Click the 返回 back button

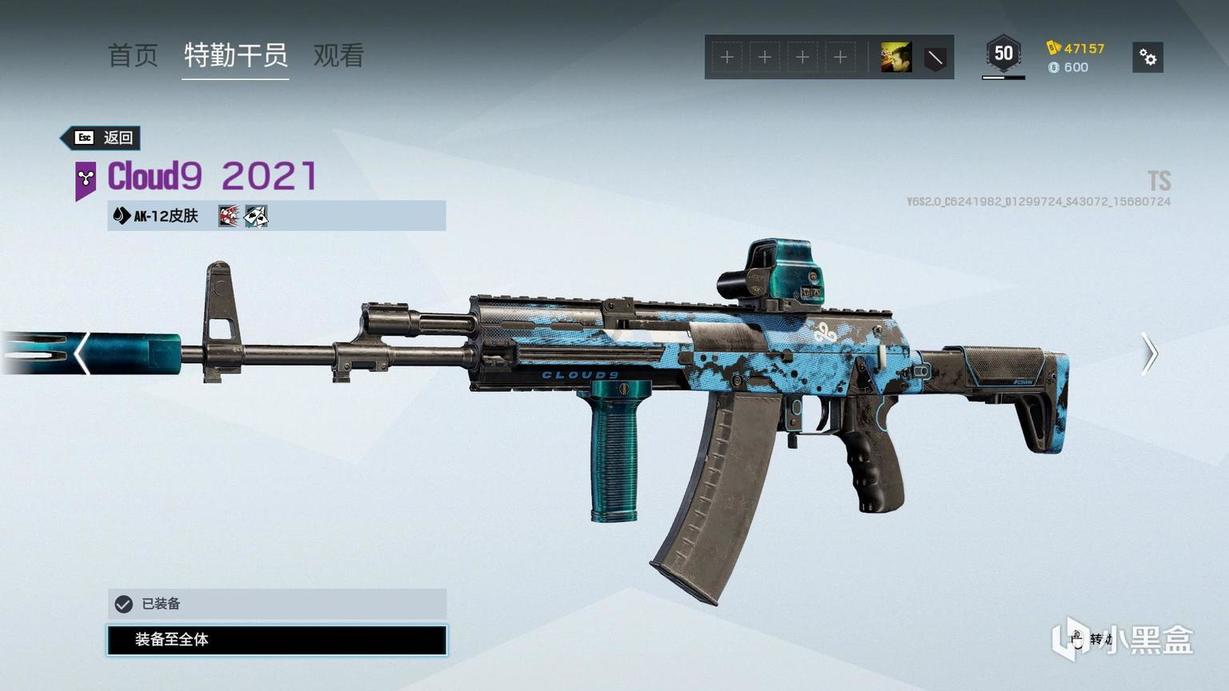pos(101,138)
